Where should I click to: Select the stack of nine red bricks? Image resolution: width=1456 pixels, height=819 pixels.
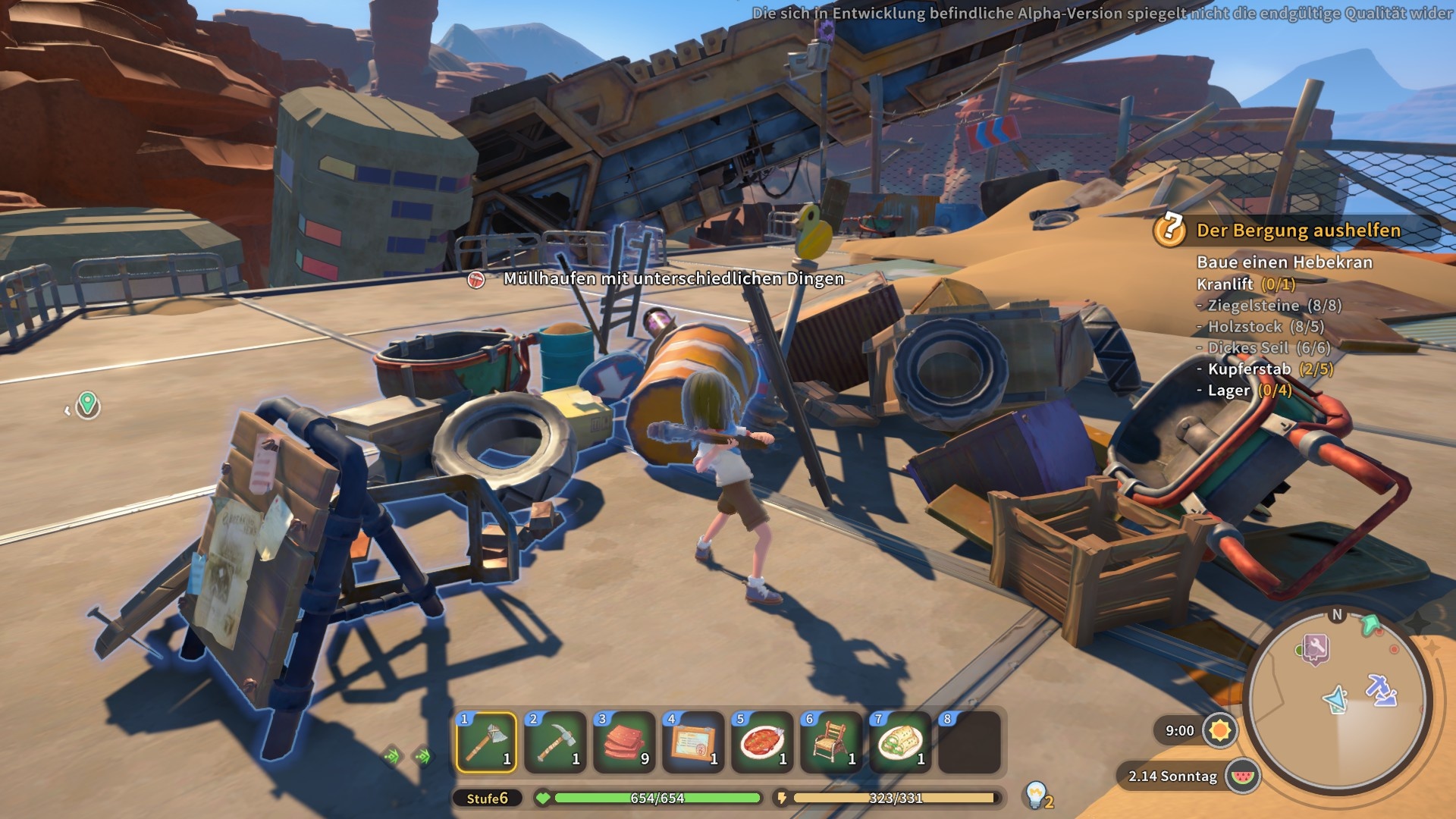pyautogui.click(x=624, y=742)
